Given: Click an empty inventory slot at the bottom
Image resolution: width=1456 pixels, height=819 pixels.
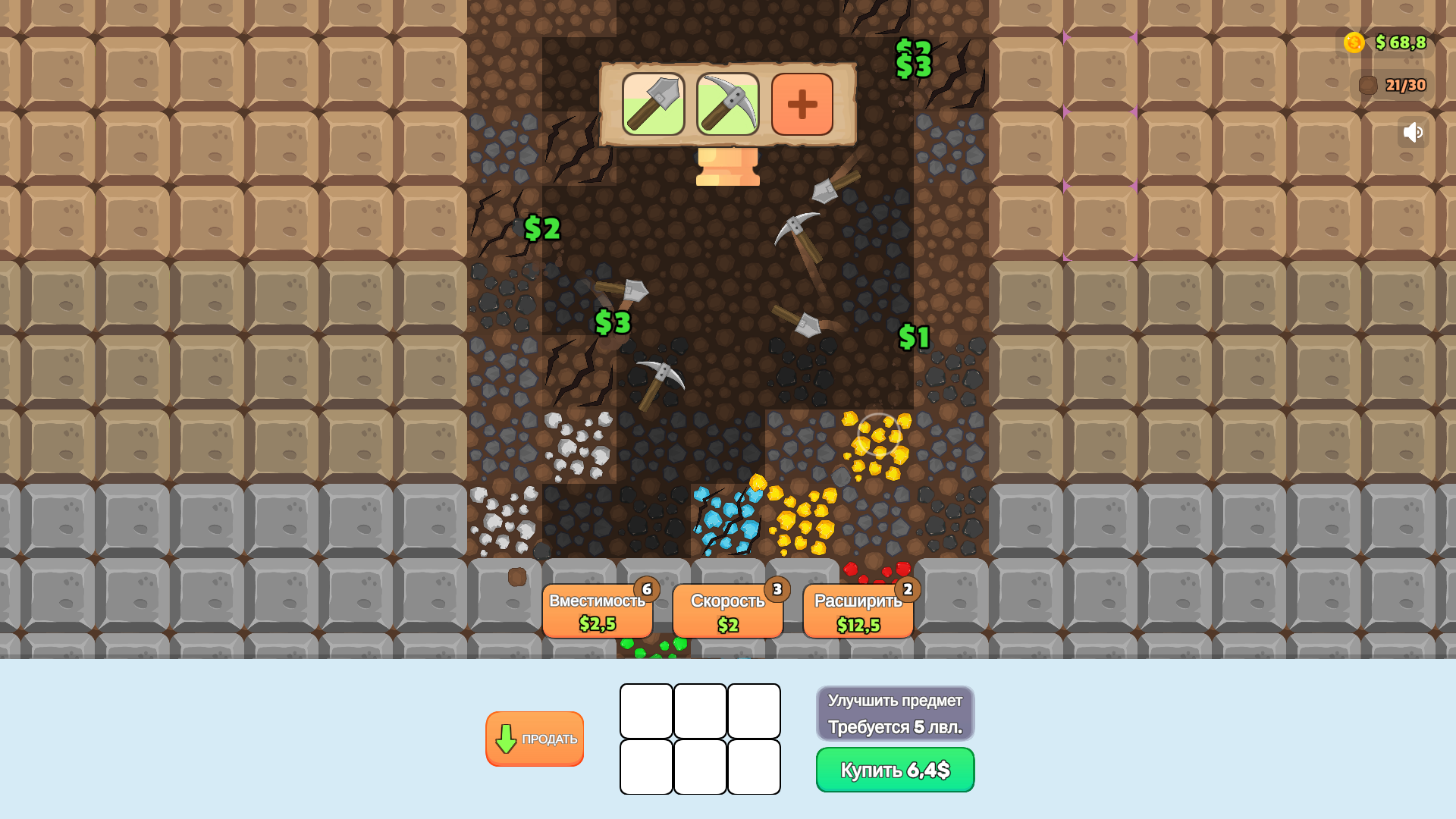Looking at the screenshot, I should click(x=645, y=711).
